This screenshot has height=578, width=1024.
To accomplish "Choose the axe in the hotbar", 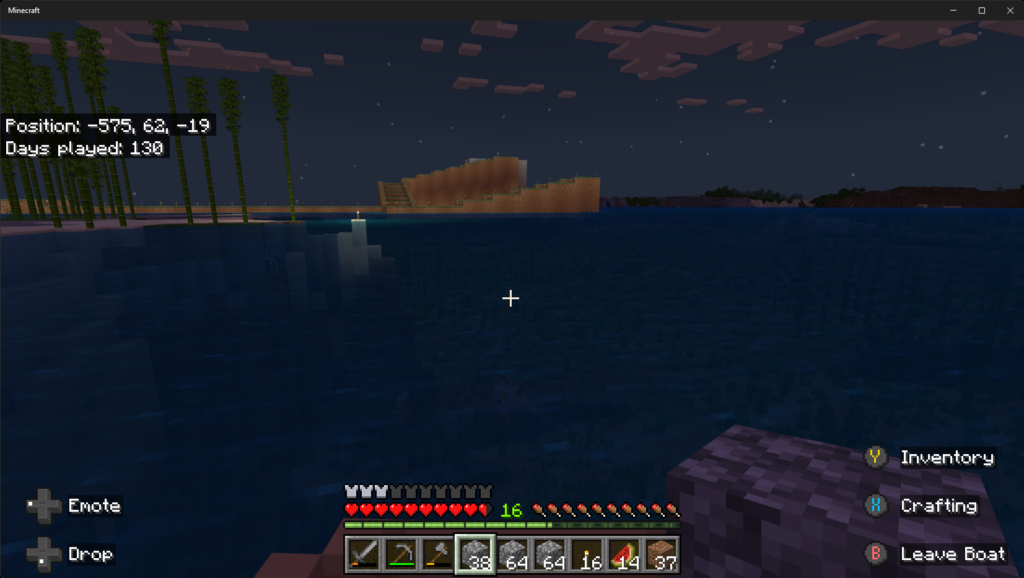I will pyautogui.click(x=437, y=554).
